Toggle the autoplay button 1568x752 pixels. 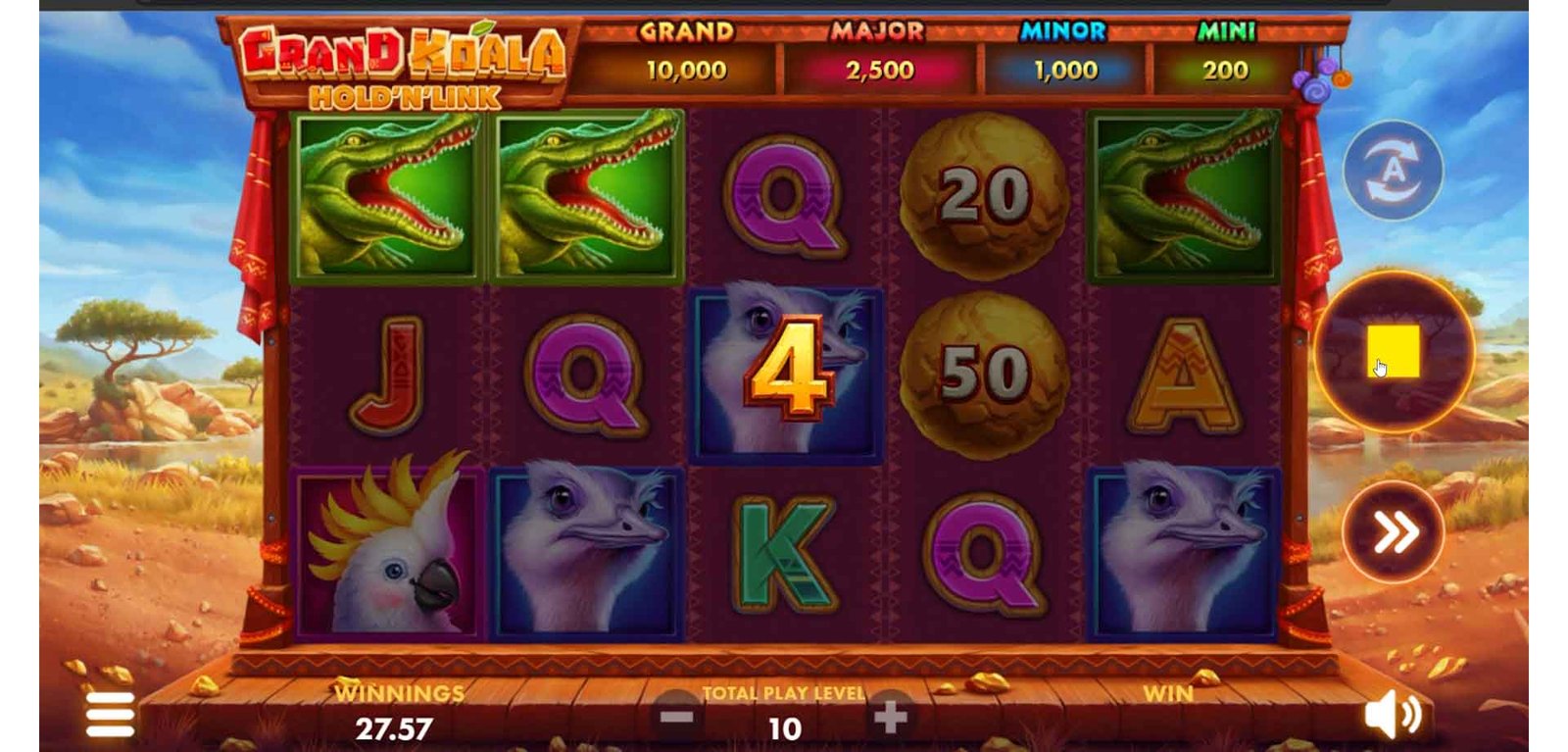1393,171
